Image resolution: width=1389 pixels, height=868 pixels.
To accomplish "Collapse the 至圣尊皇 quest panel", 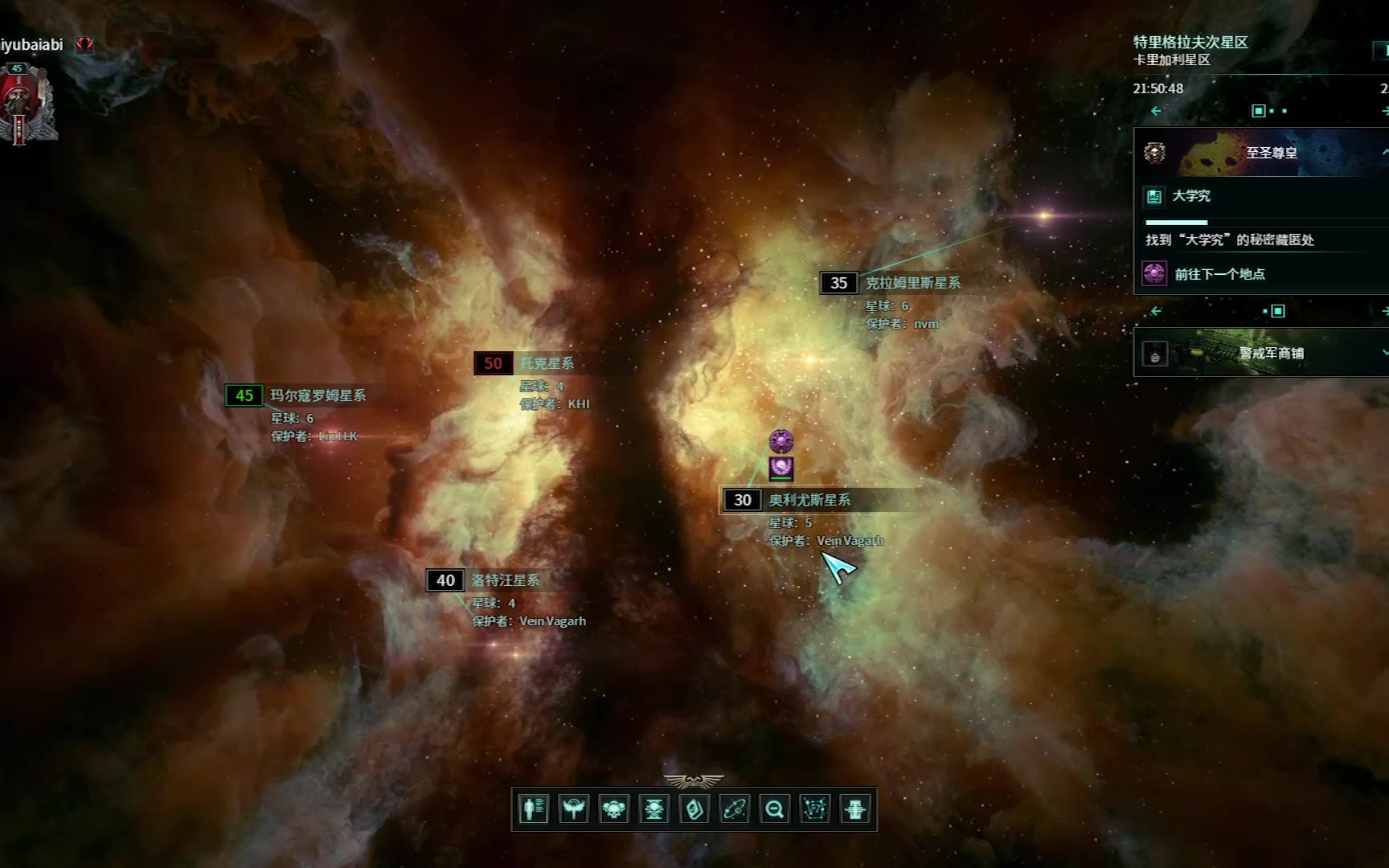I will click(1384, 152).
